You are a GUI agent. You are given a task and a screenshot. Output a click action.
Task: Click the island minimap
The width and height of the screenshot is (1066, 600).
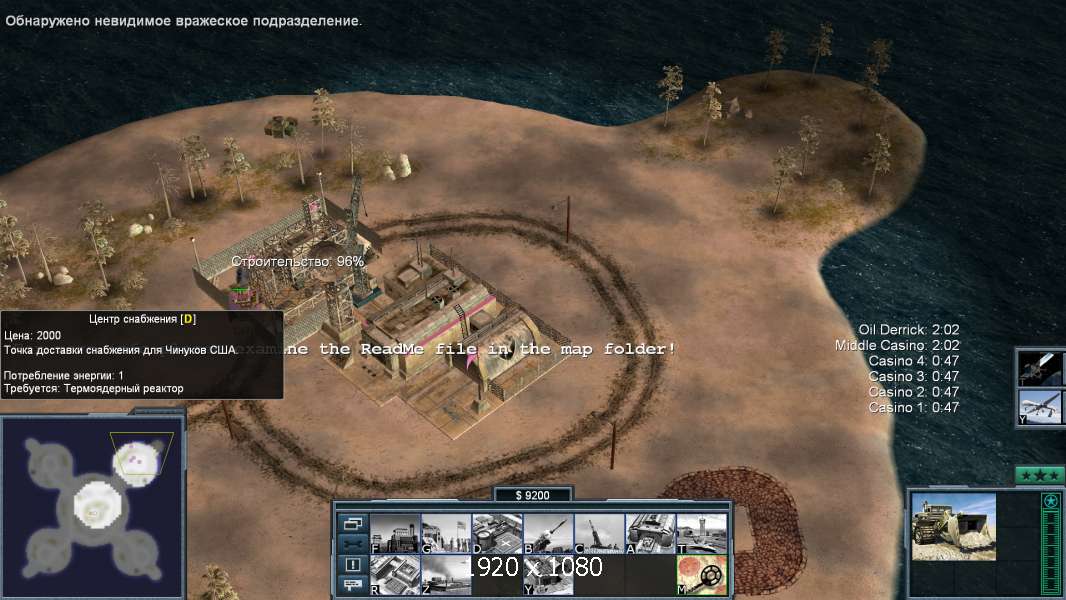pyautogui.click(x=92, y=507)
